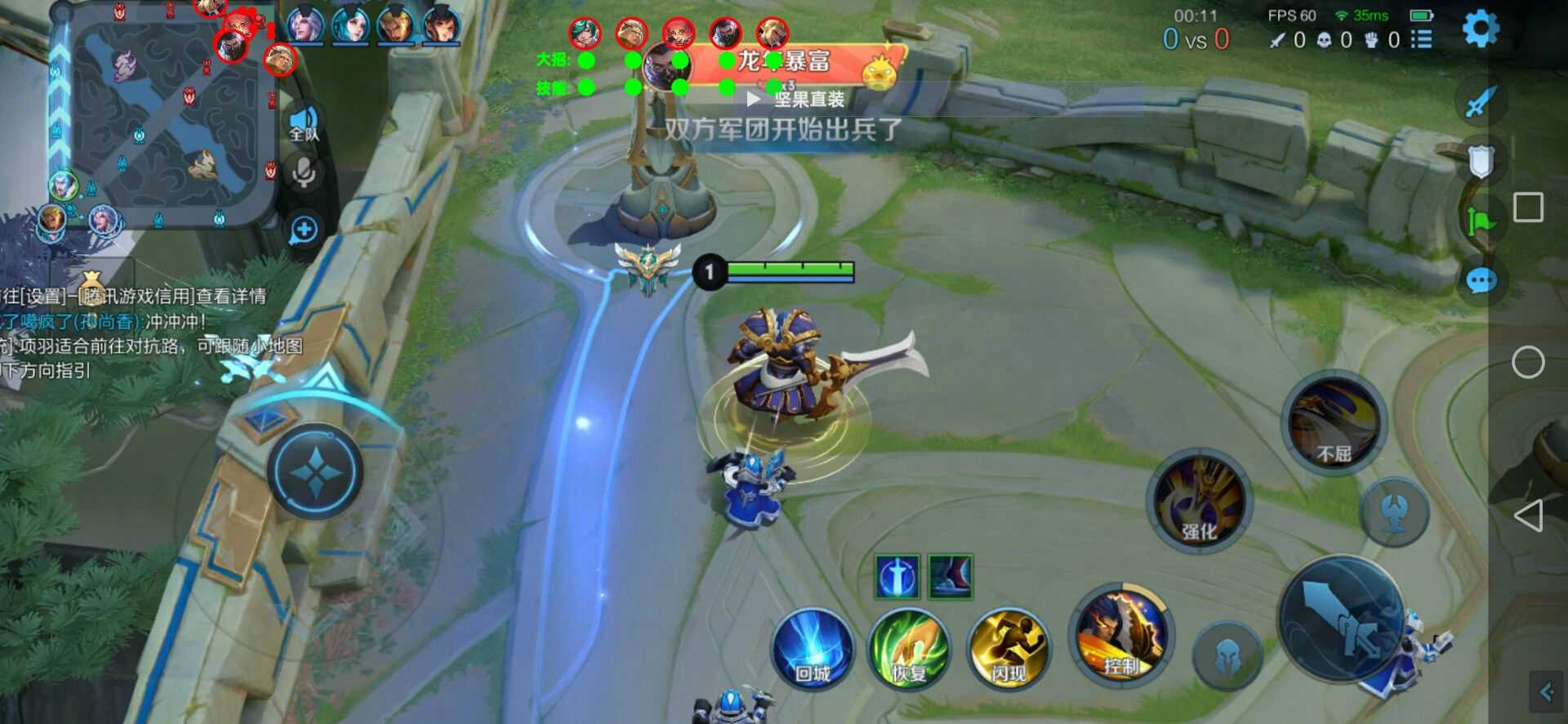Play the 坚果直装 stream preview
The height and width of the screenshot is (724, 1568).
click(x=755, y=99)
